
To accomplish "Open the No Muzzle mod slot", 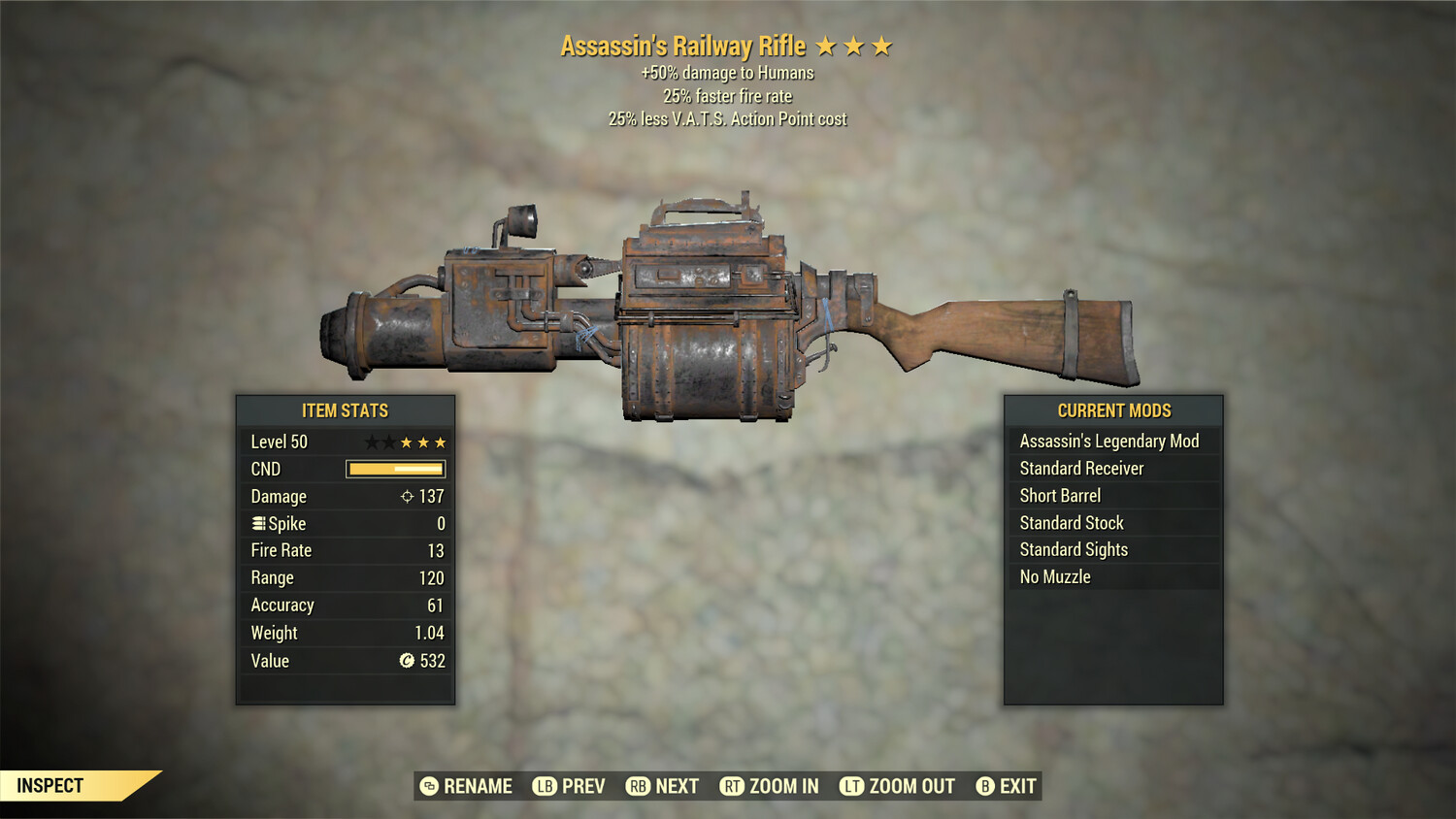I will [1055, 576].
